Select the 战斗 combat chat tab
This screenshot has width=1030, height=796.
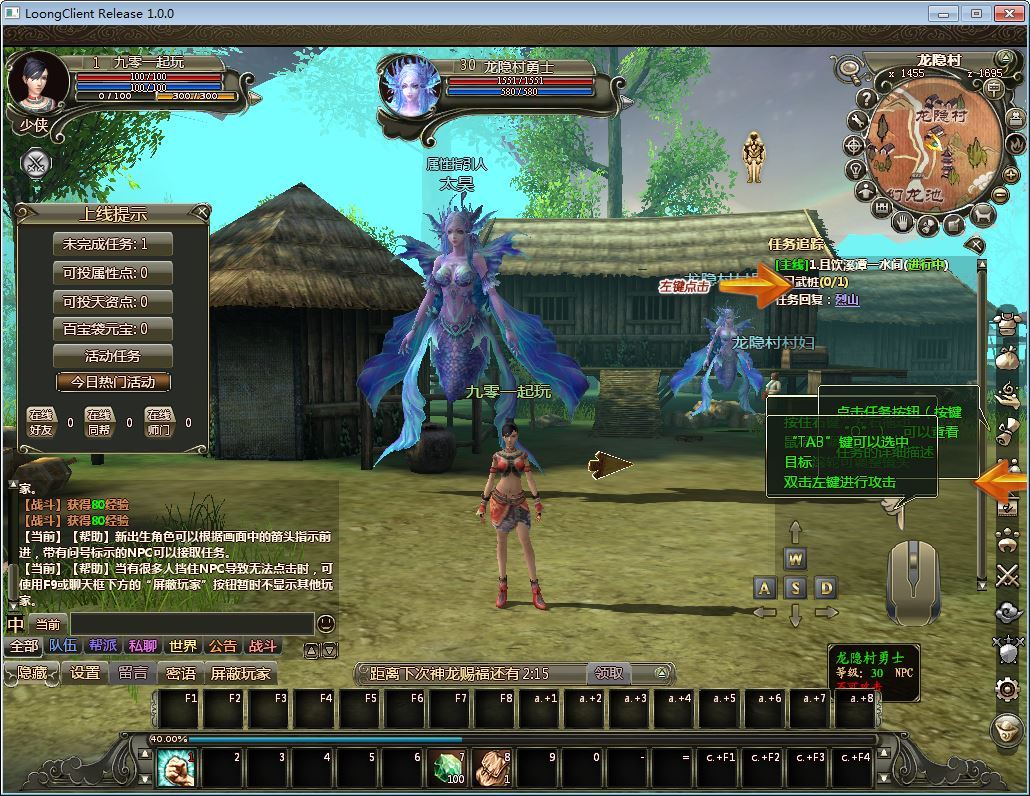tap(263, 646)
